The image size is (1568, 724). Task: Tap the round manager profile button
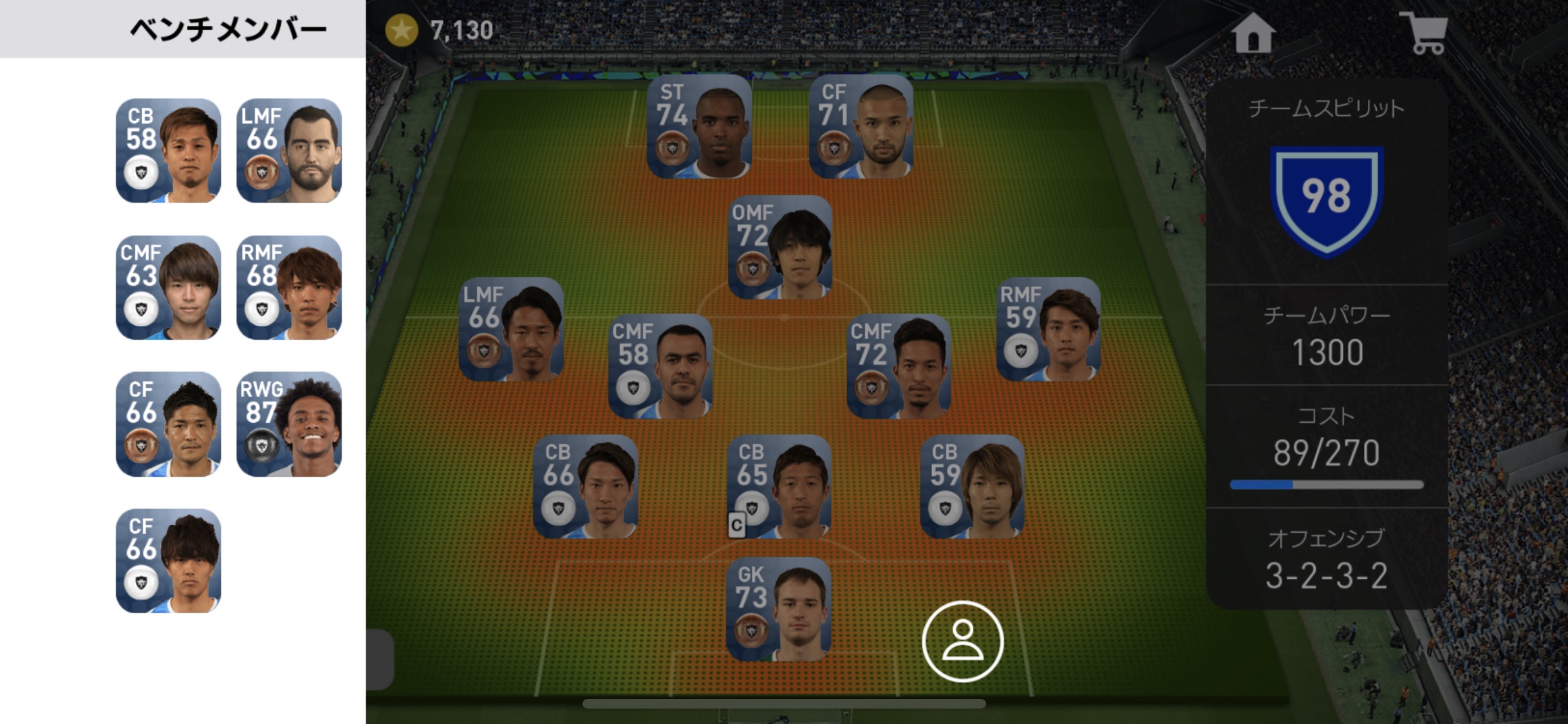(x=962, y=641)
